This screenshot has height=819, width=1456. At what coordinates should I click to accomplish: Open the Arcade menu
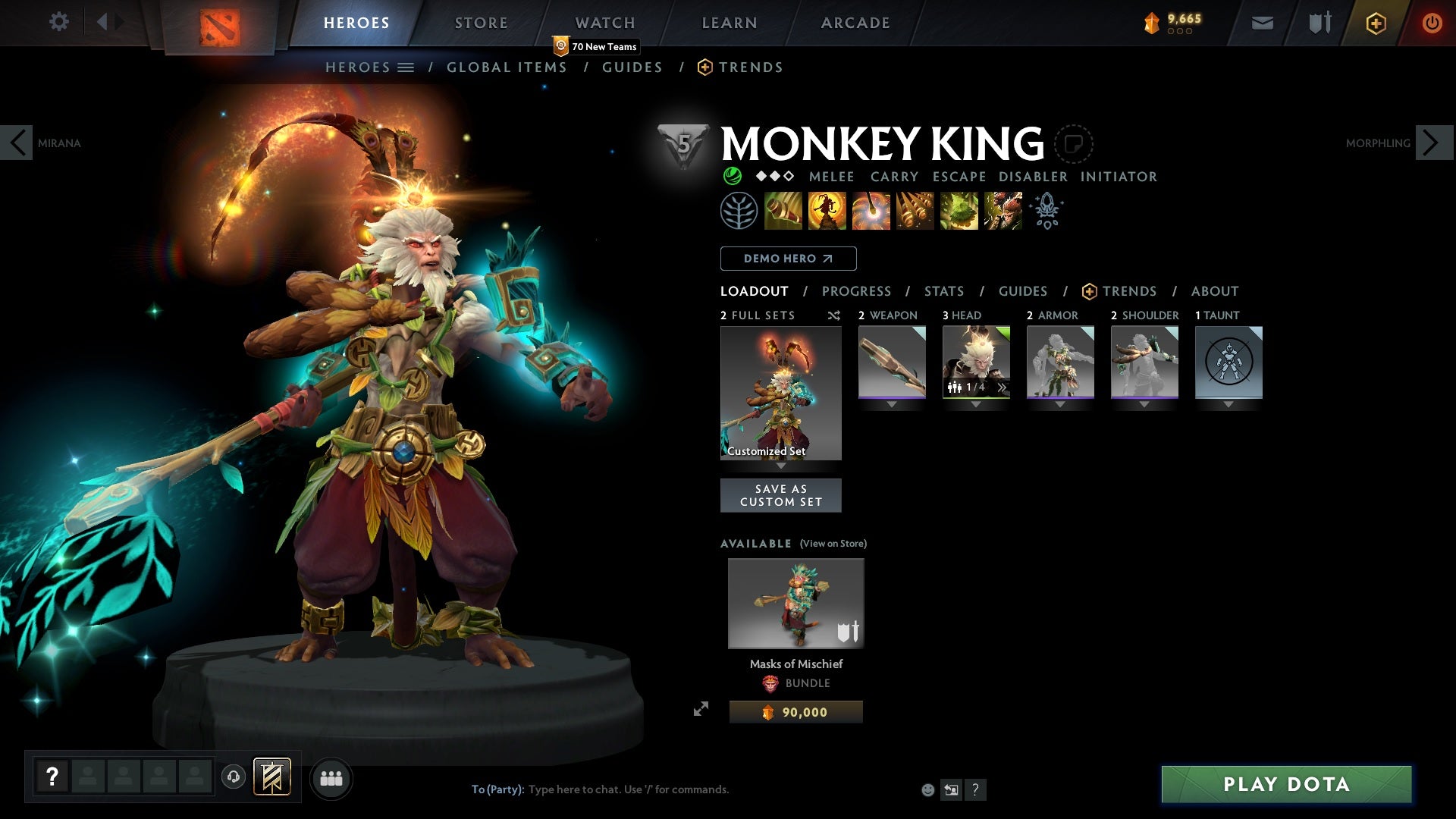tap(855, 22)
